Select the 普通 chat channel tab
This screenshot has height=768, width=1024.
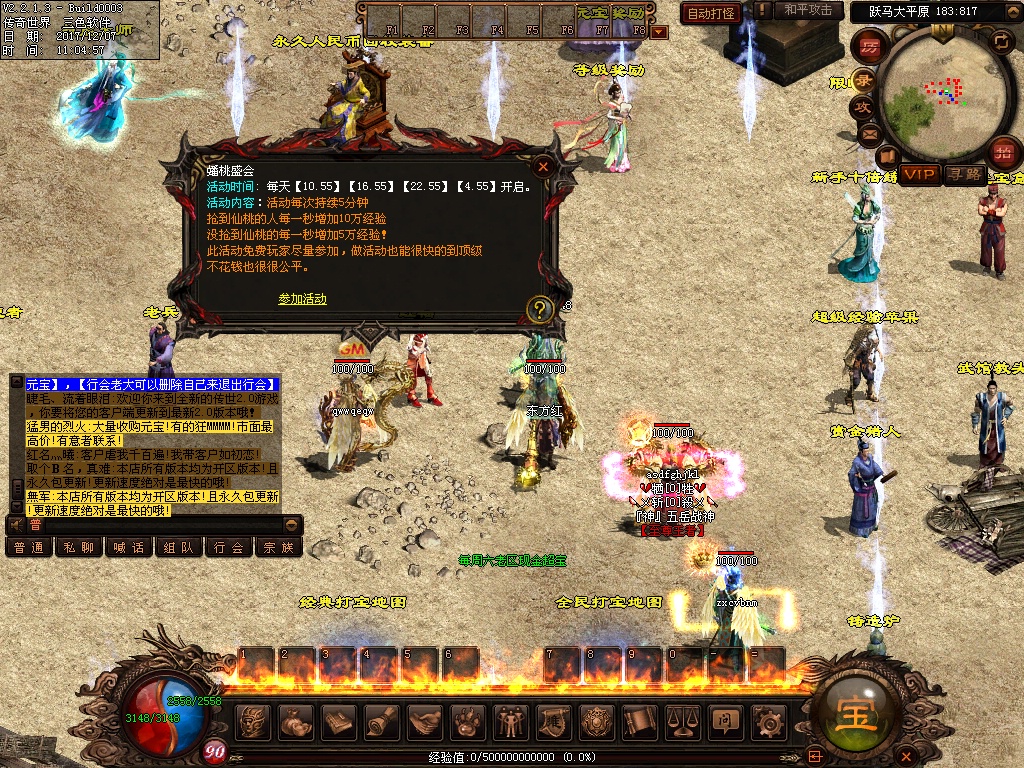pos(30,547)
